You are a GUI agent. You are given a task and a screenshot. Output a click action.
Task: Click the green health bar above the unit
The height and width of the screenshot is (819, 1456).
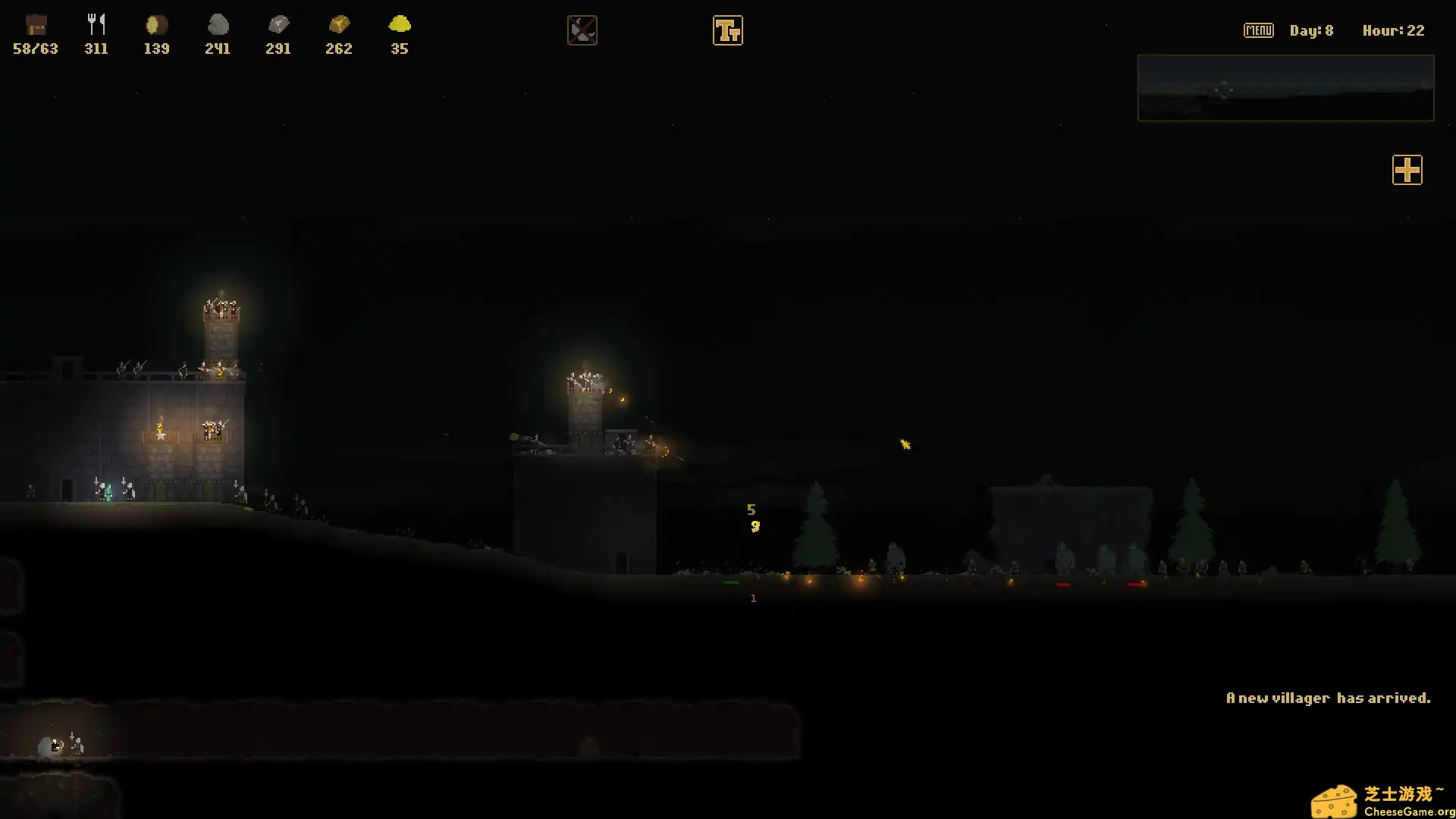point(732,582)
